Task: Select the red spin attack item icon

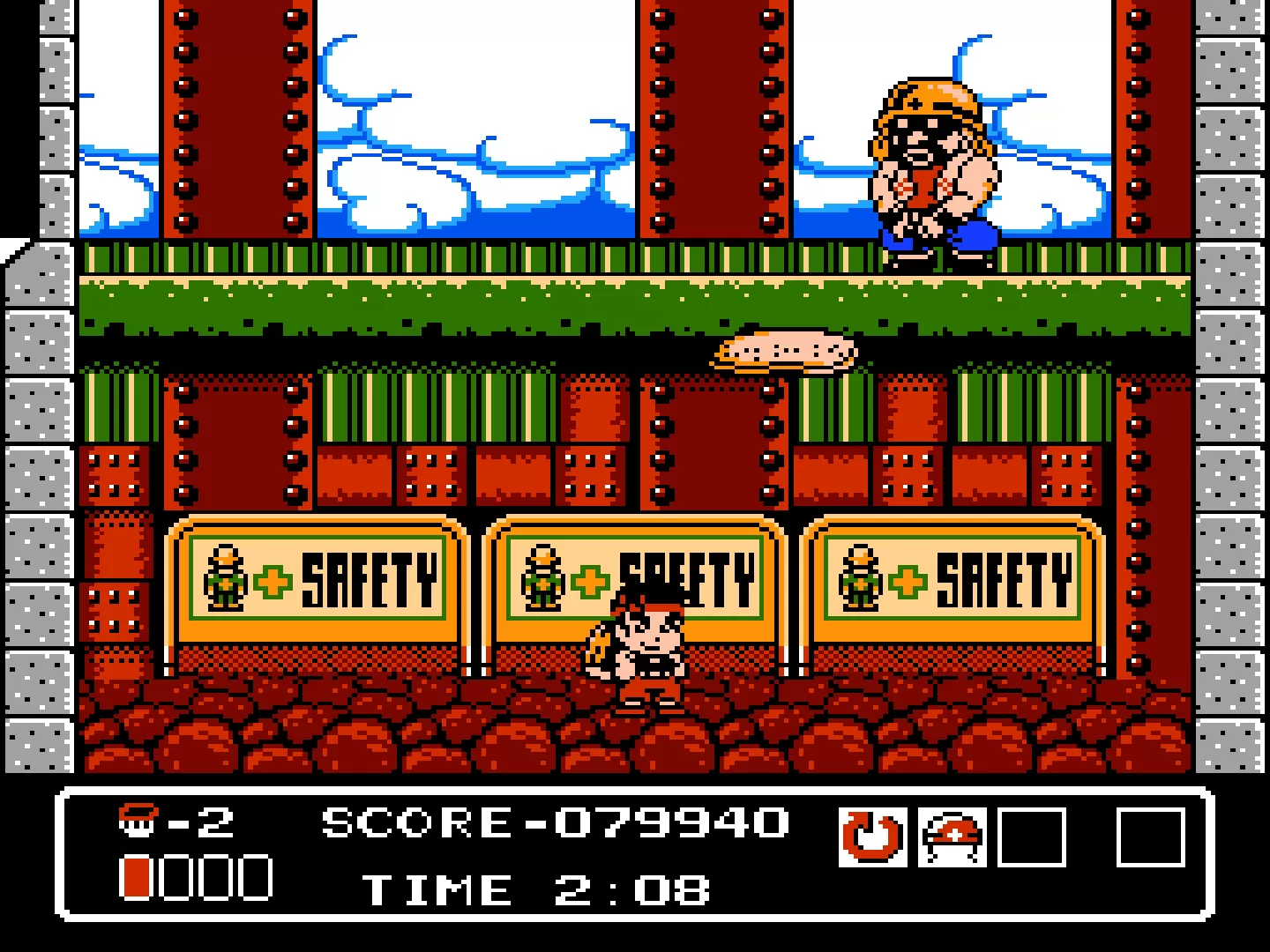Action: (x=870, y=837)
